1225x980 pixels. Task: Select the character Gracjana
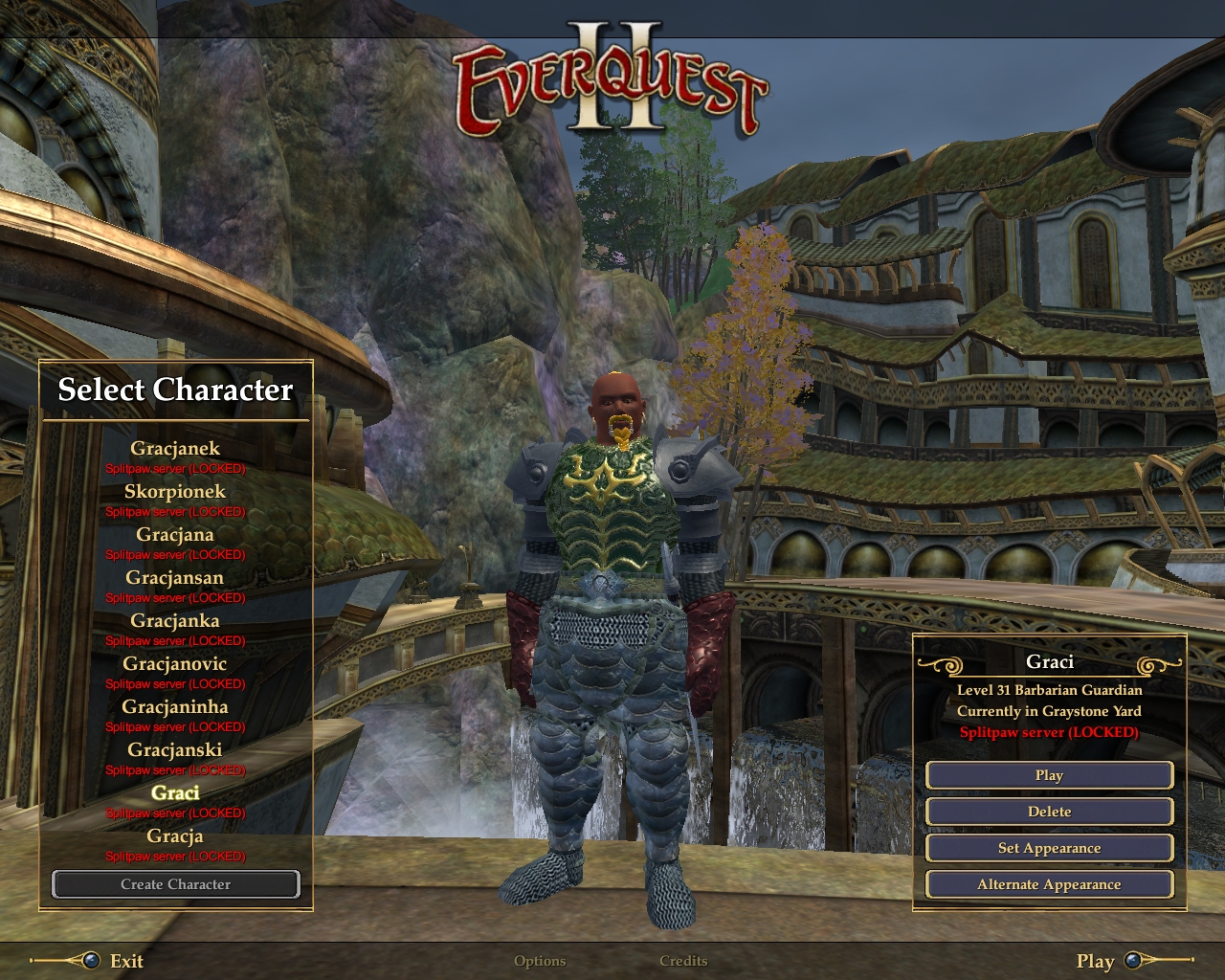(x=175, y=535)
